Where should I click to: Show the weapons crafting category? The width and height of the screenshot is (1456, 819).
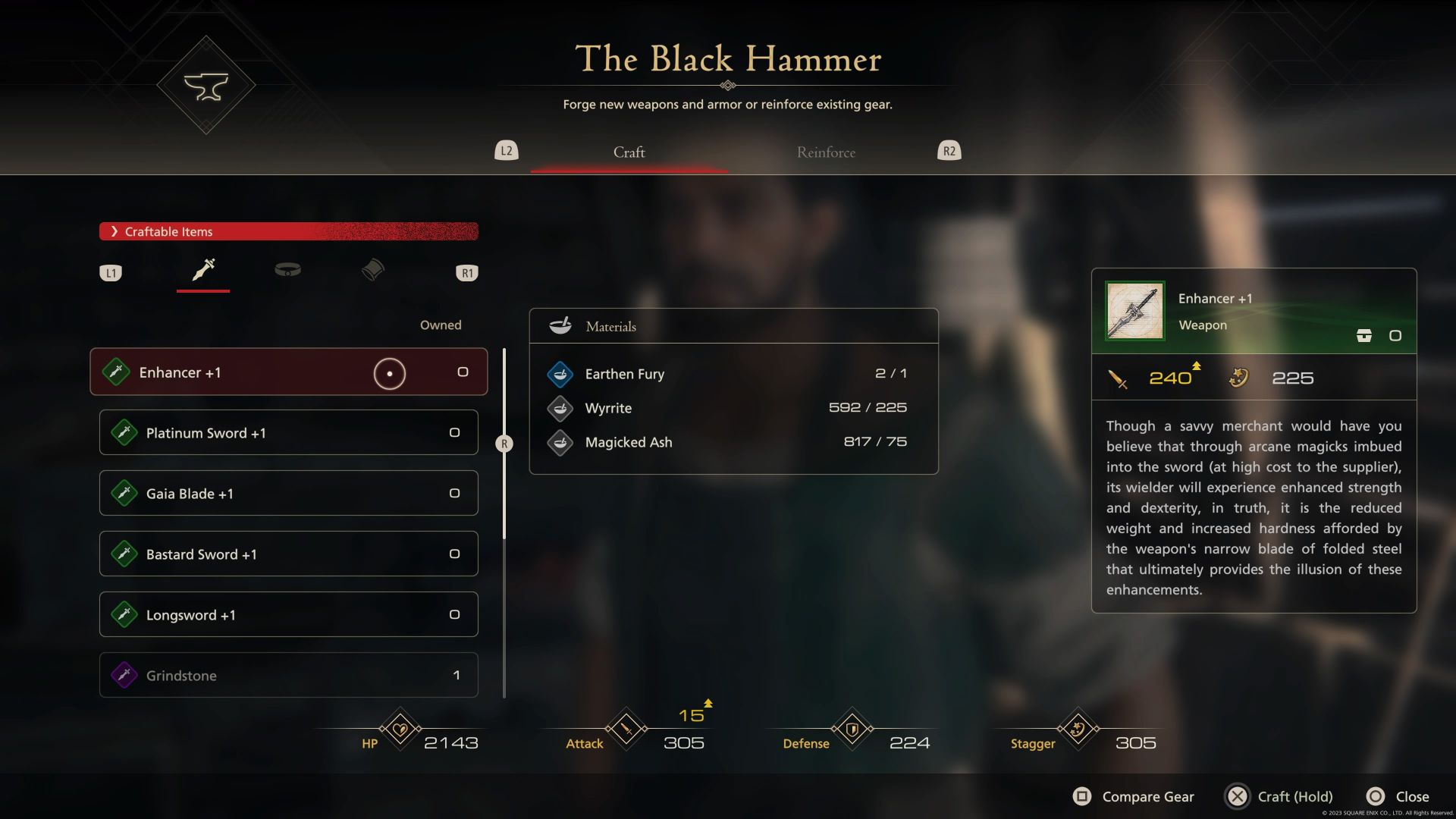pyautogui.click(x=203, y=270)
